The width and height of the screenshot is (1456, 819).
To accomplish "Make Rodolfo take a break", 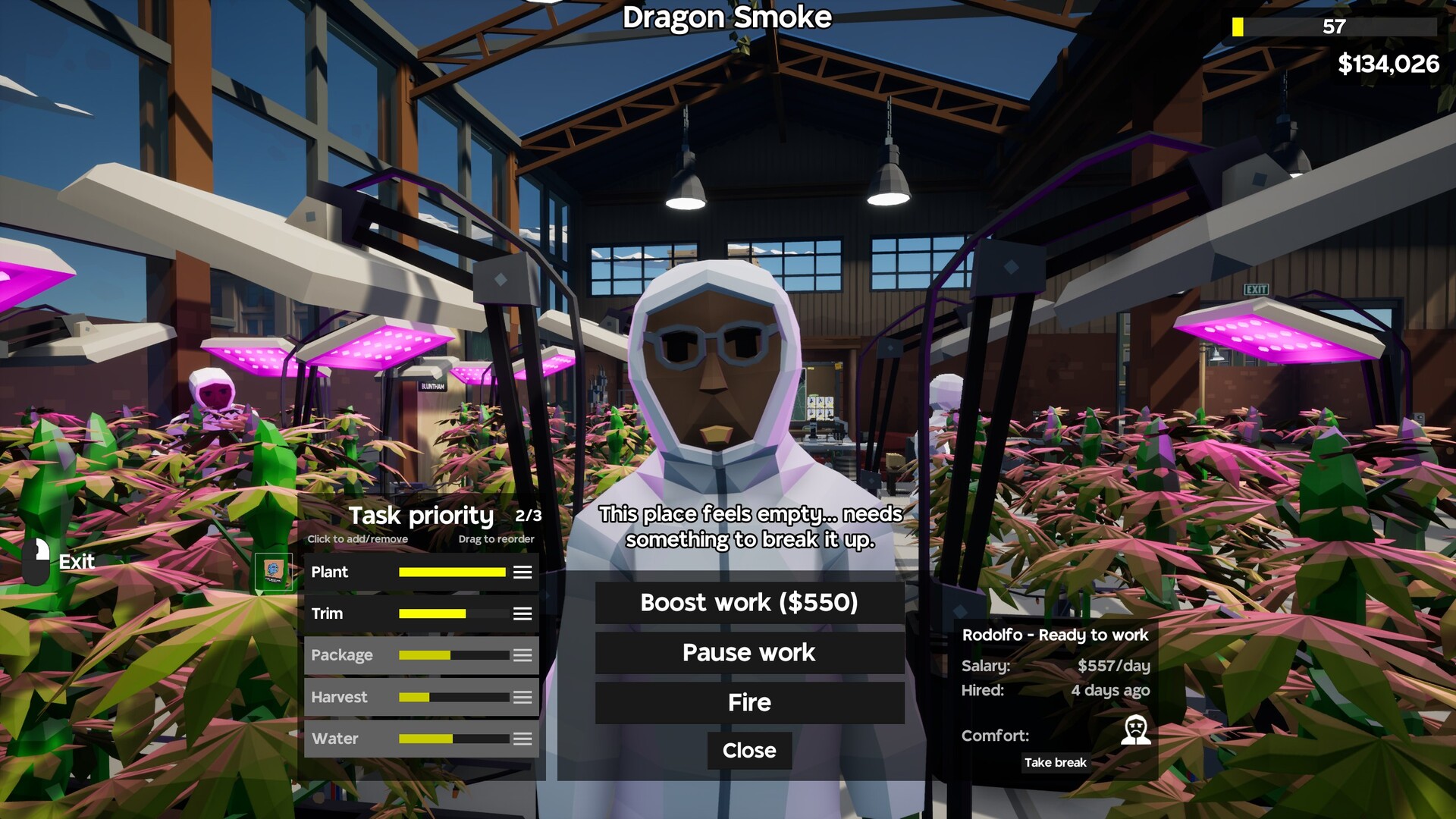I will 1055,763.
